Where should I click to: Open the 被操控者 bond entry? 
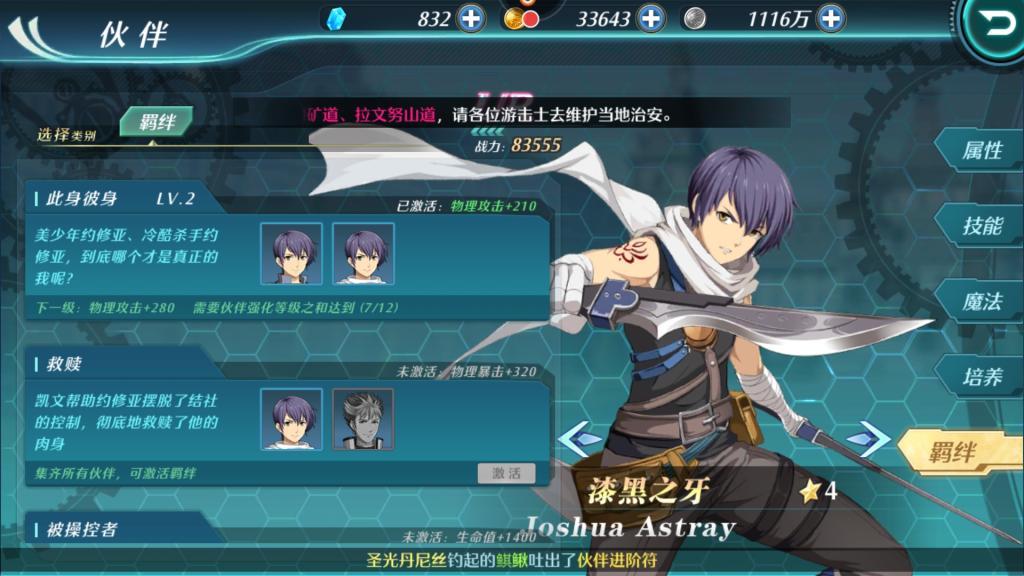coord(81,529)
